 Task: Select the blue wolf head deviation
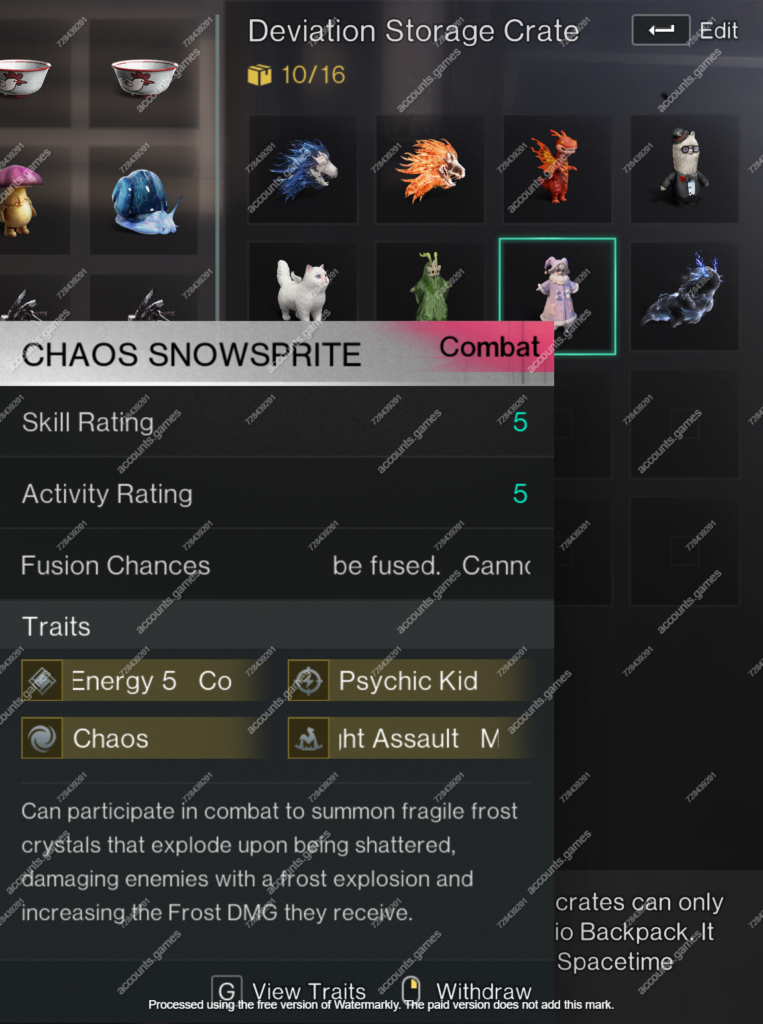[x=303, y=168]
